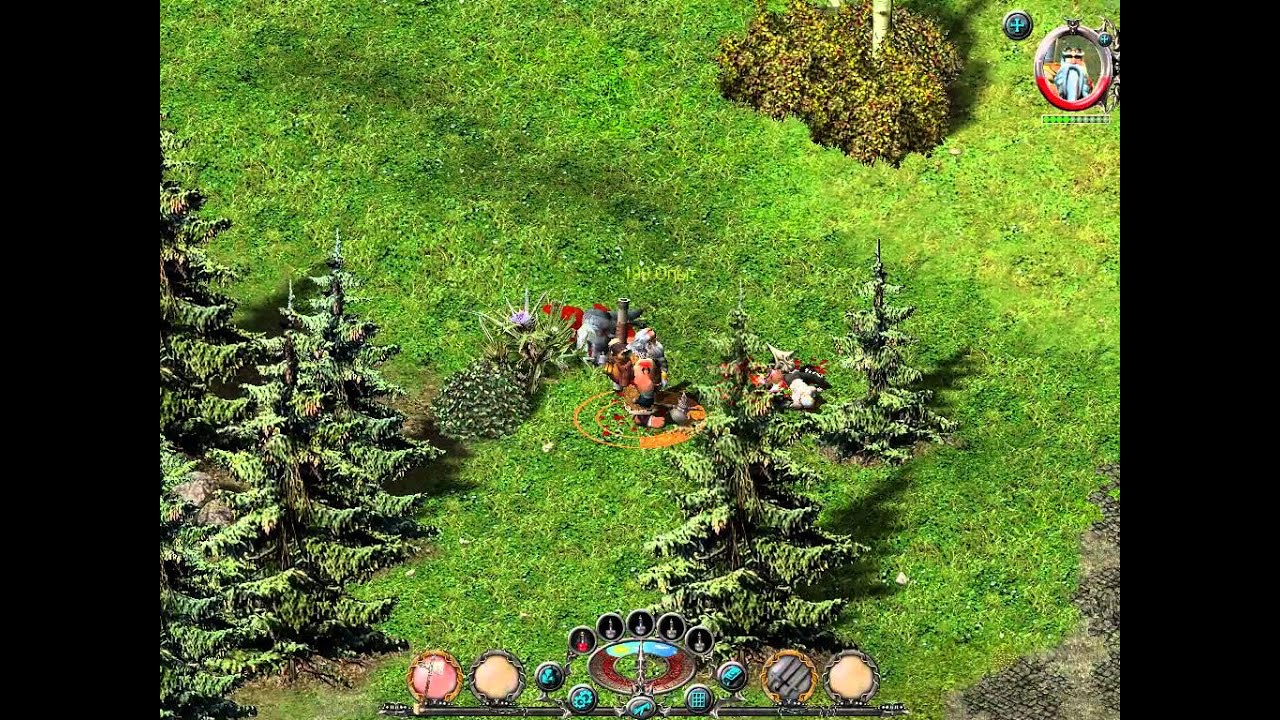
Task: Click the small plus on the portrait frame
Action: 1104,40
